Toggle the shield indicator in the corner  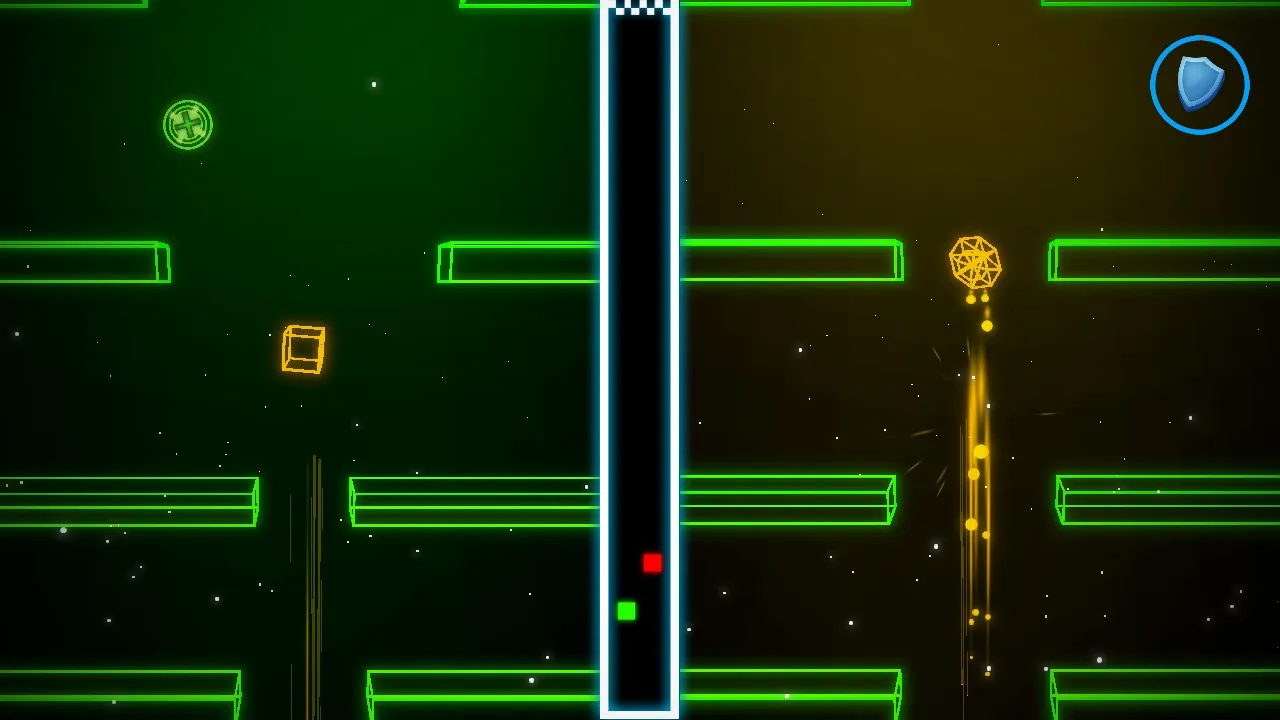1198,84
